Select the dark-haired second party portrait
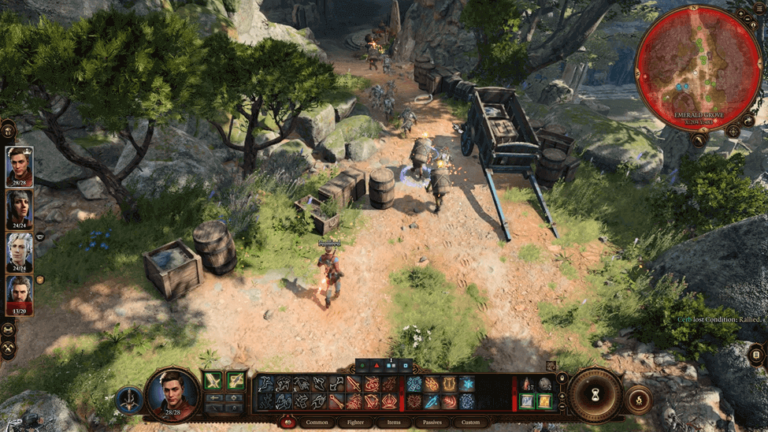 [x=19, y=210]
